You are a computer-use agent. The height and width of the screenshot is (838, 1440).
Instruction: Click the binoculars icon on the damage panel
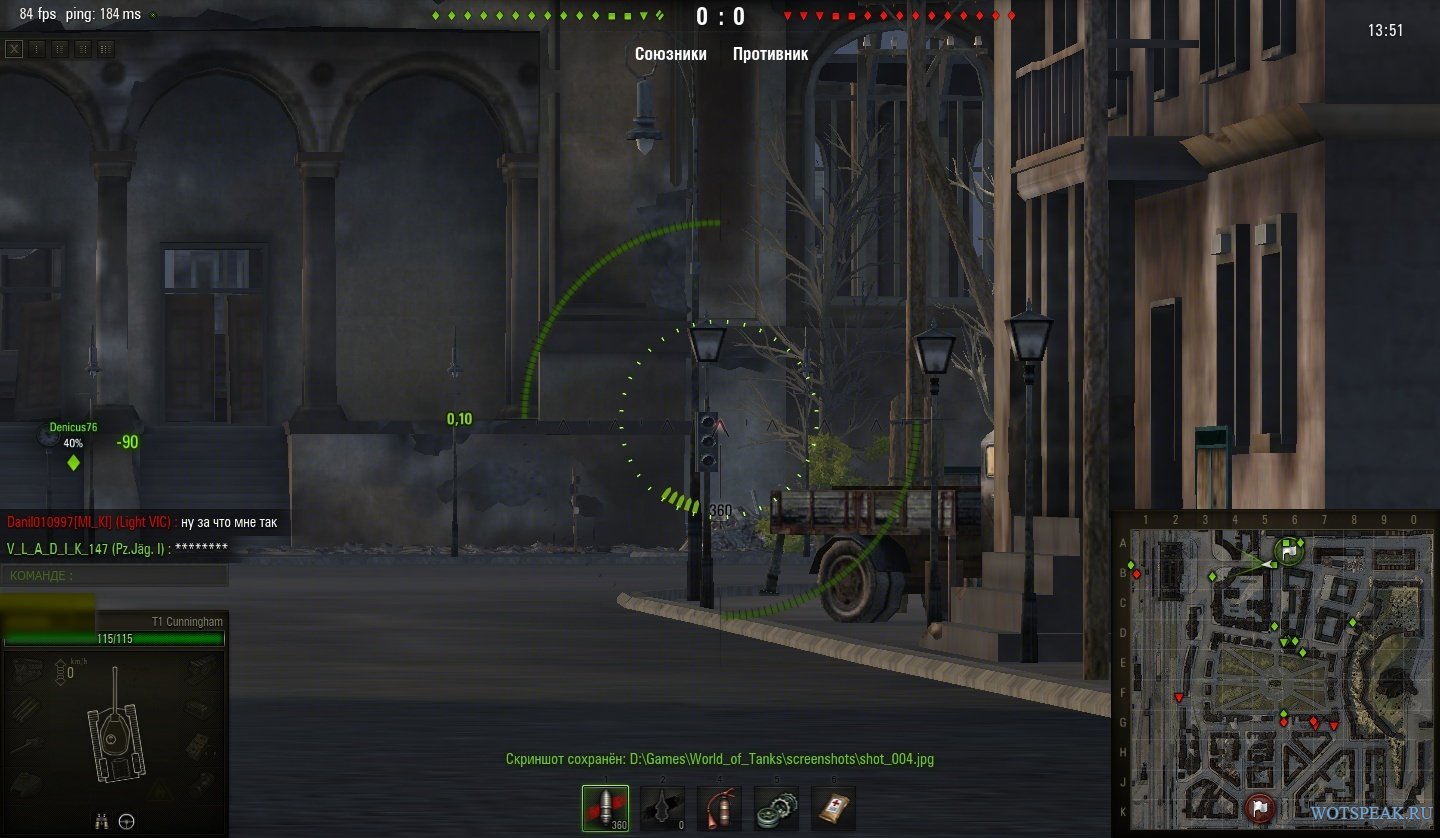[x=102, y=822]
